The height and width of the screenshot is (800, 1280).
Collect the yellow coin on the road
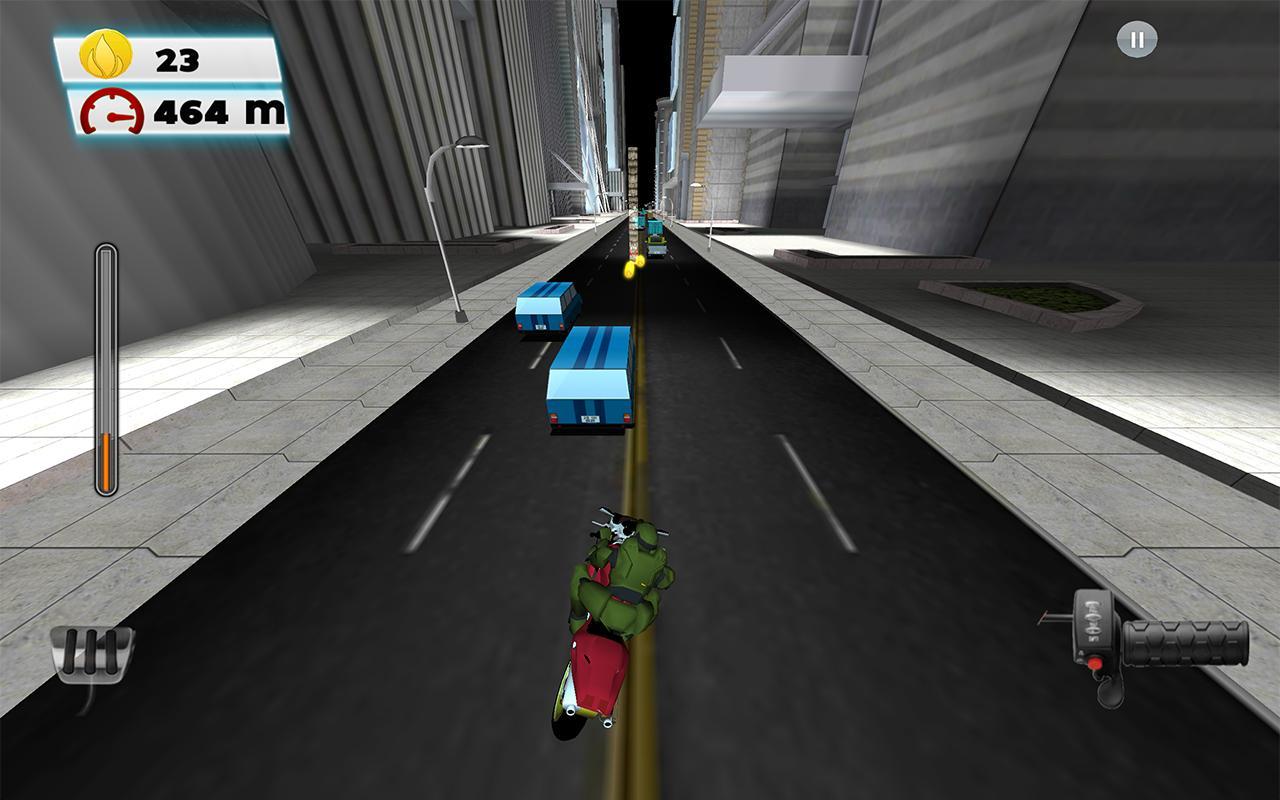click(x=630, y=269)
